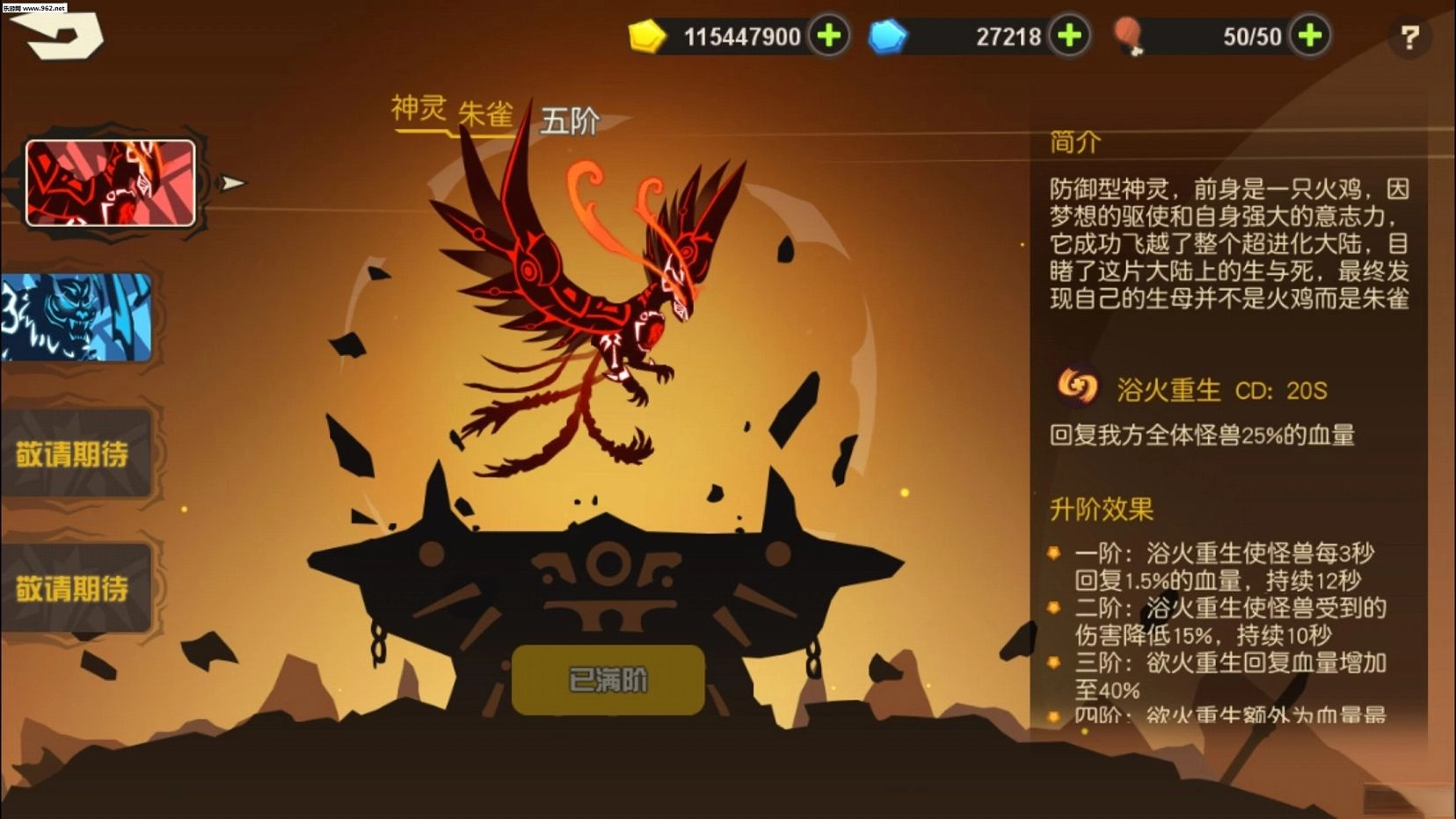The height and width of the screenshot is (819, 1456).
Task: Tap the second 敬请期待 placeholder slot
Action: (x=76, y=587)
